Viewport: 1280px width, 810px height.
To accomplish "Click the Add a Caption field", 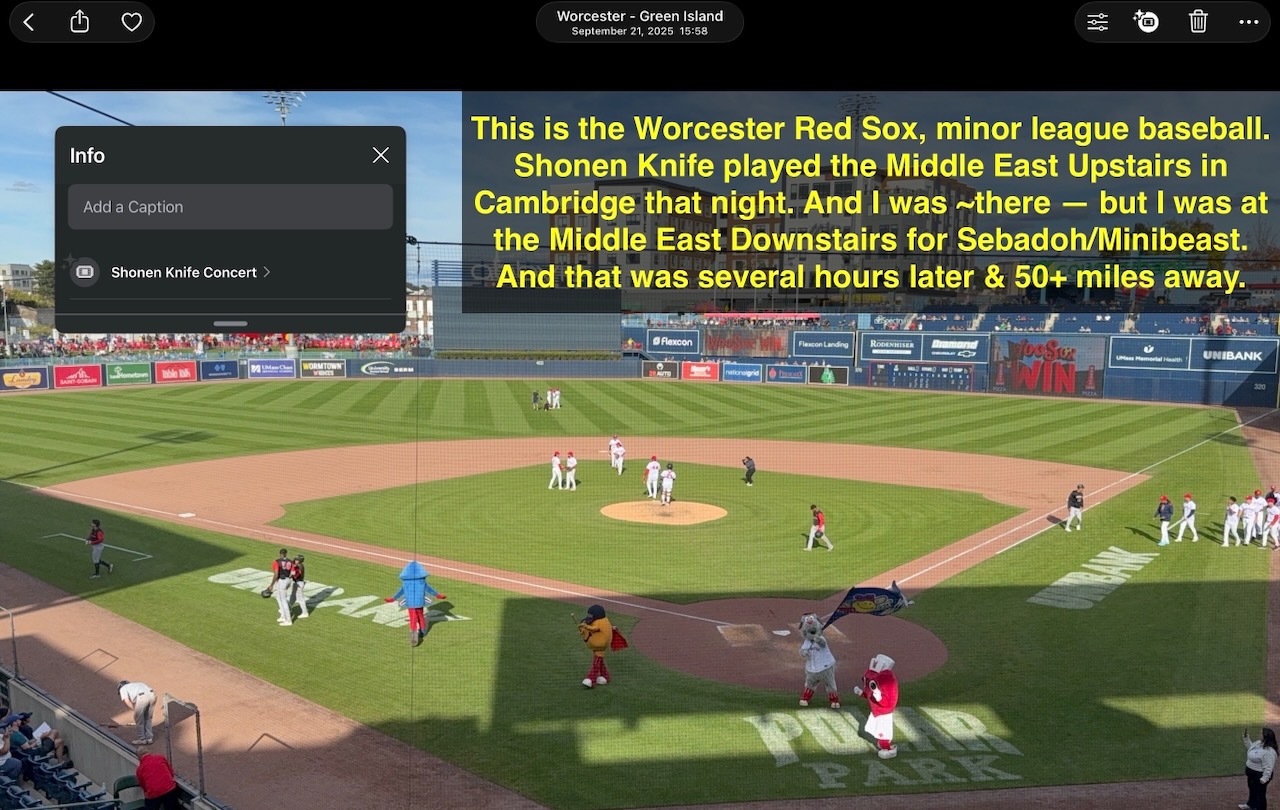I will (x=230, y=207).
